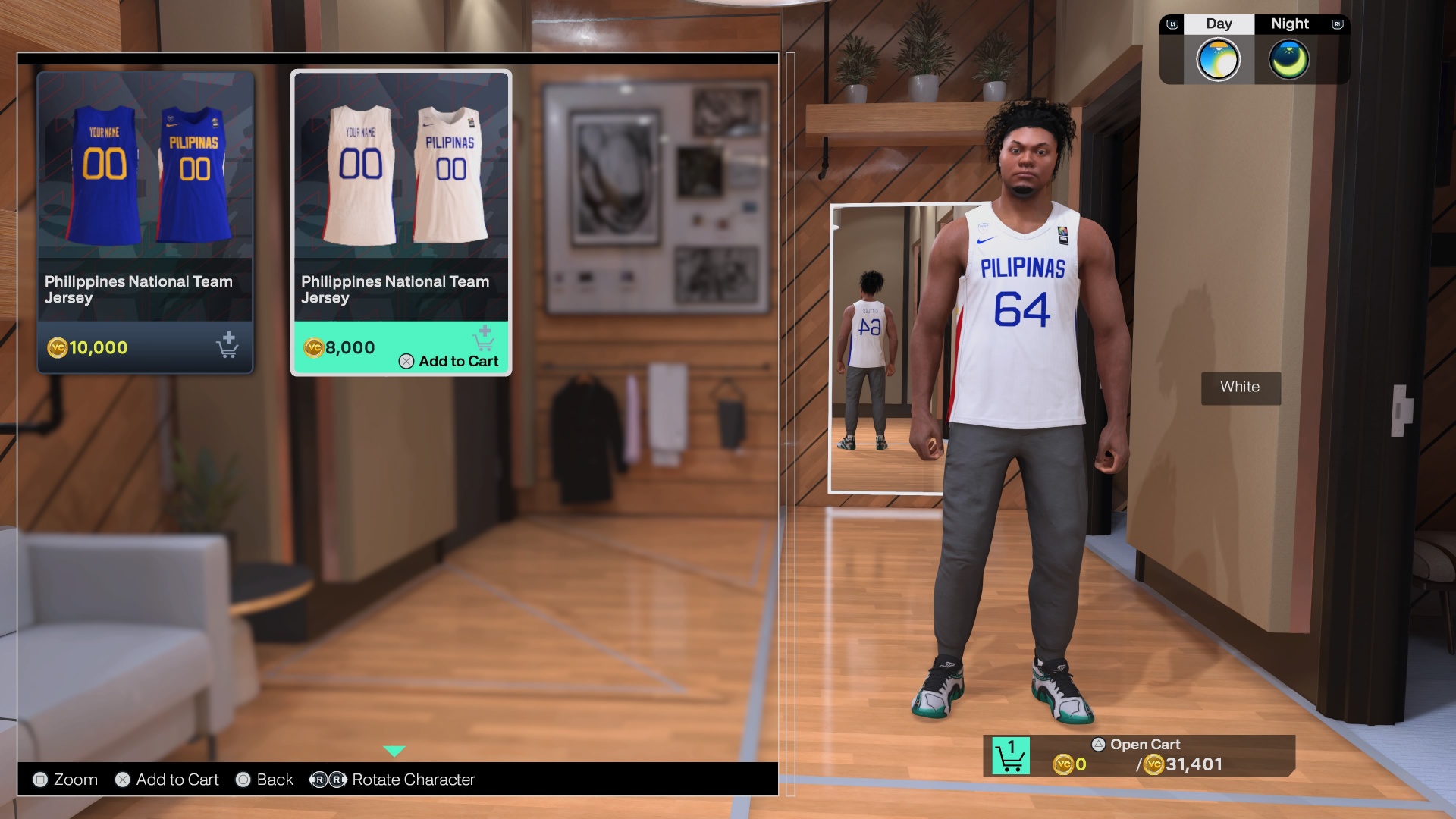Viewport: 1456px width, 819px height.
Task: Switch to Day lighting
Action: [1218, 59]
